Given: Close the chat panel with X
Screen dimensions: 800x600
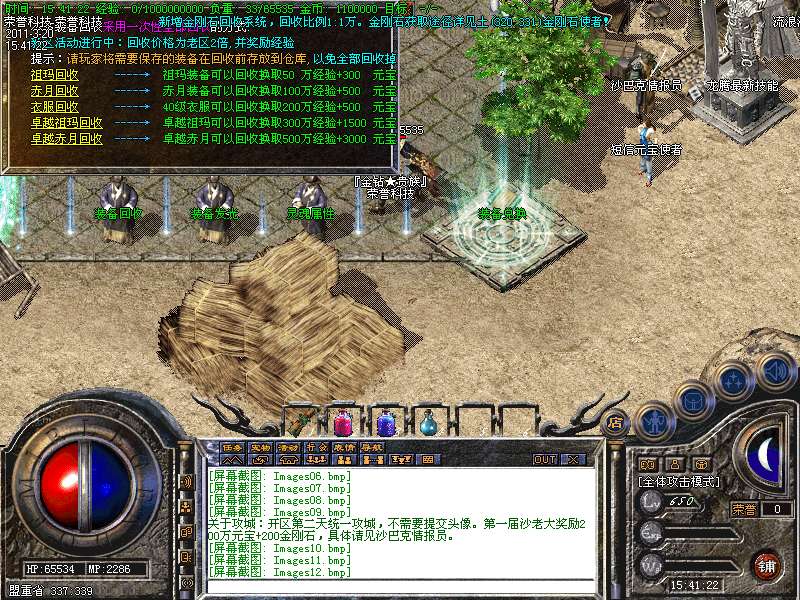Looking at the screenshot, I should tap(573, 460).
